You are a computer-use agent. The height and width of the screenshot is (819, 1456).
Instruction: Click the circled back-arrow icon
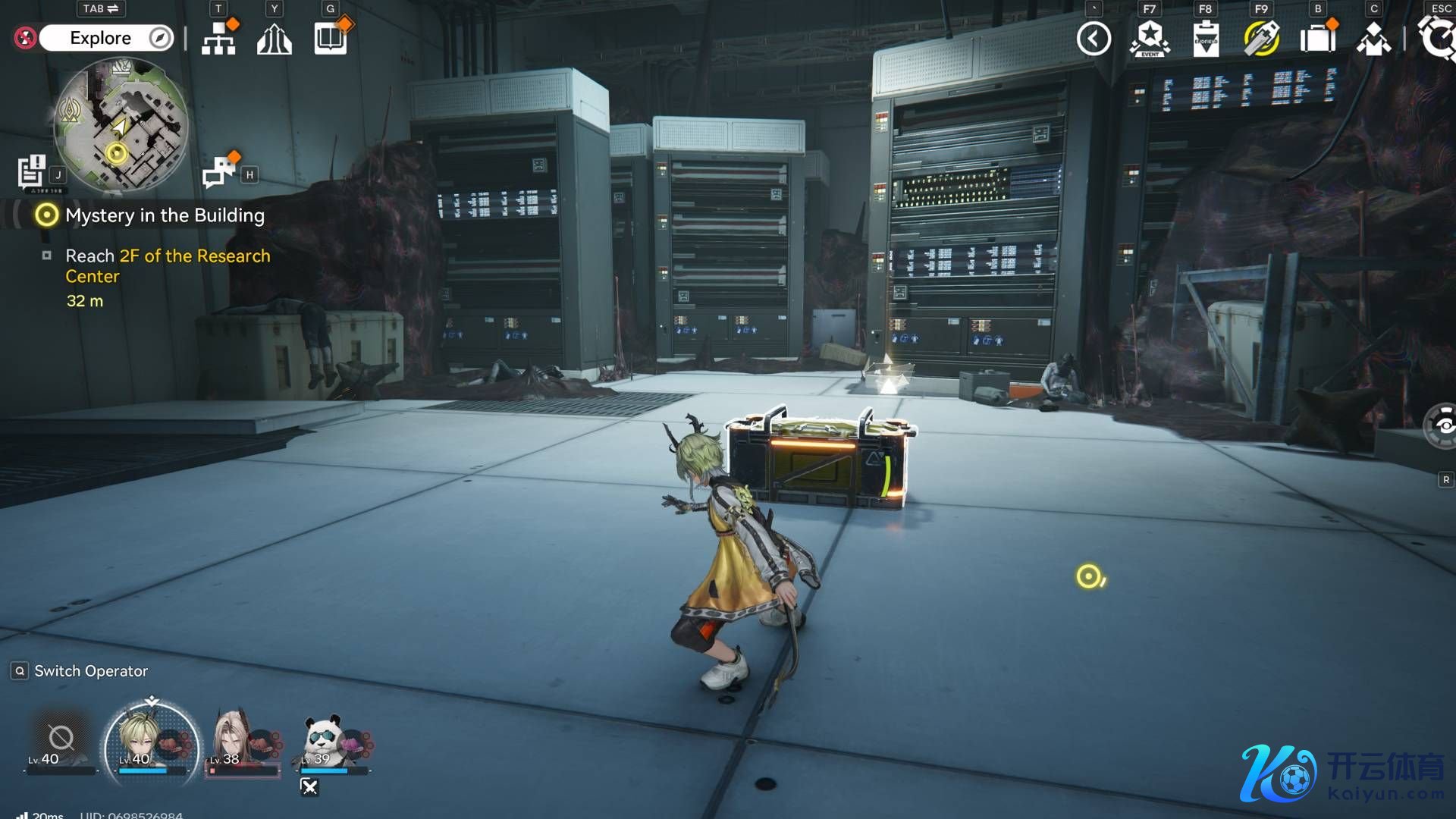click(x=1094, y=39)
